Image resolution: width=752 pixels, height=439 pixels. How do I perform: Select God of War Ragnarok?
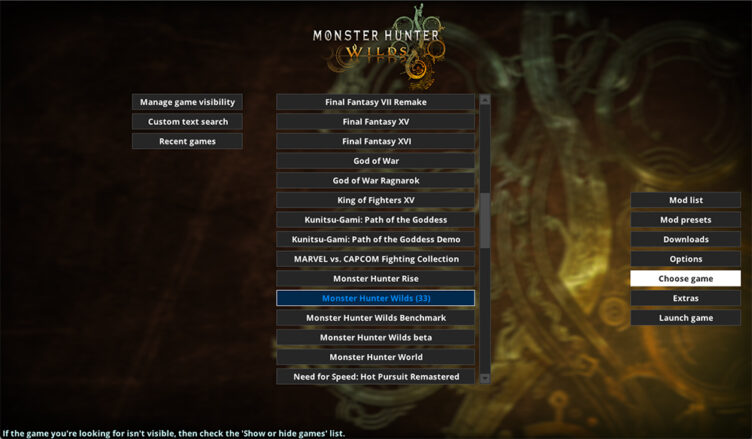(375, 180)
